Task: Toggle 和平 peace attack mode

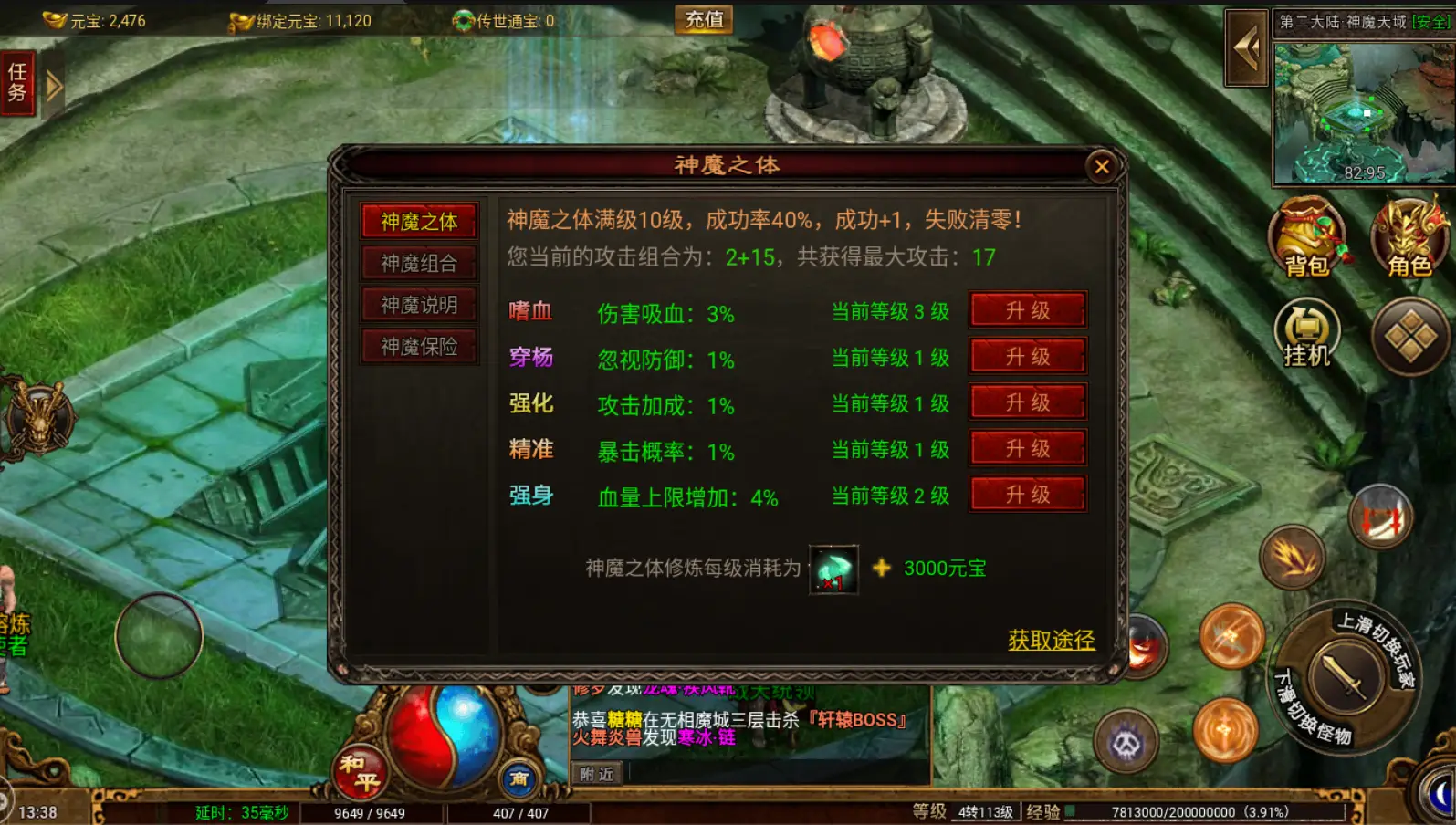Action: 361,771
